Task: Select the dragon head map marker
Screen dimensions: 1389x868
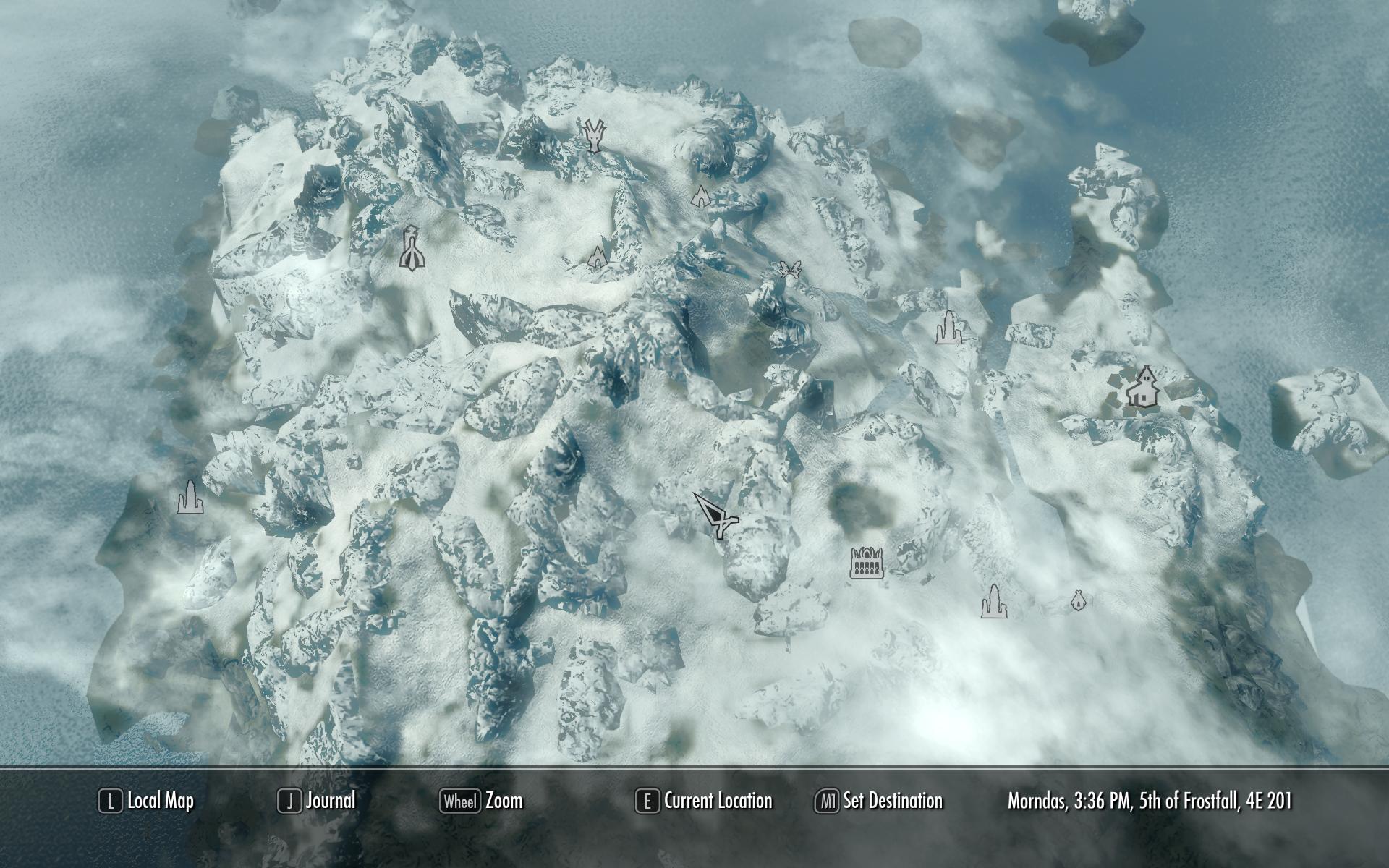Action: pyautogui.click(x=593, y=136)
